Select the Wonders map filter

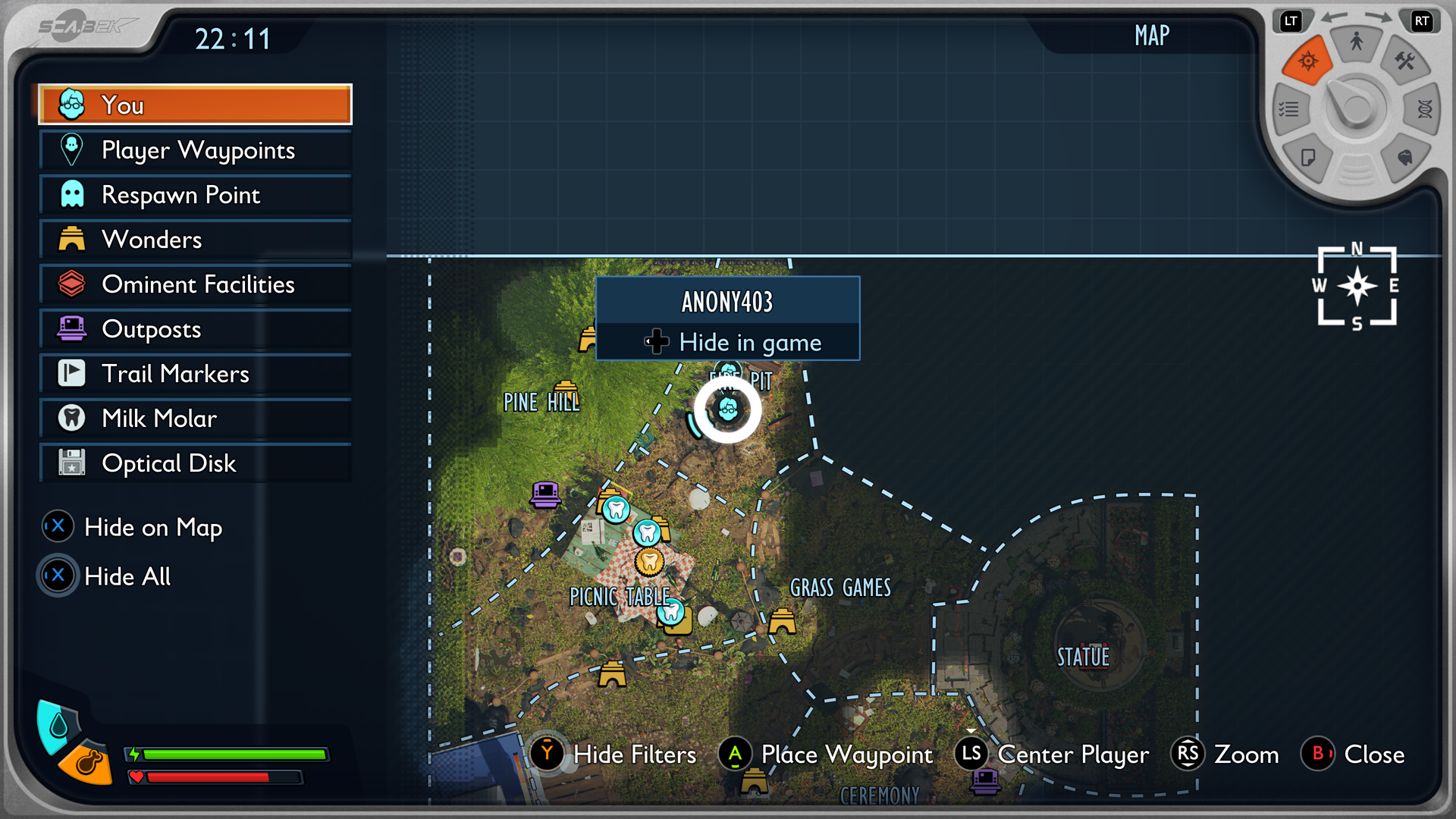pos(195,240)
